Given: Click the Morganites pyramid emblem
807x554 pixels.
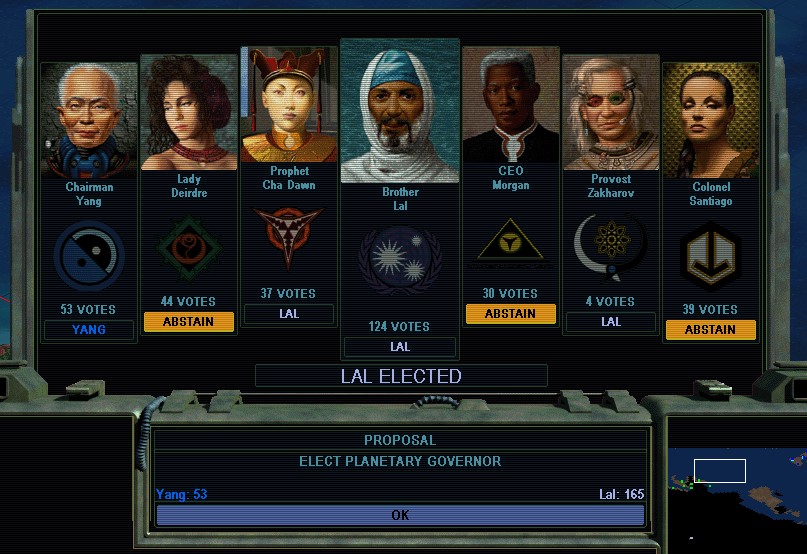Looking at the screenshot, I should tap(511, 244).
